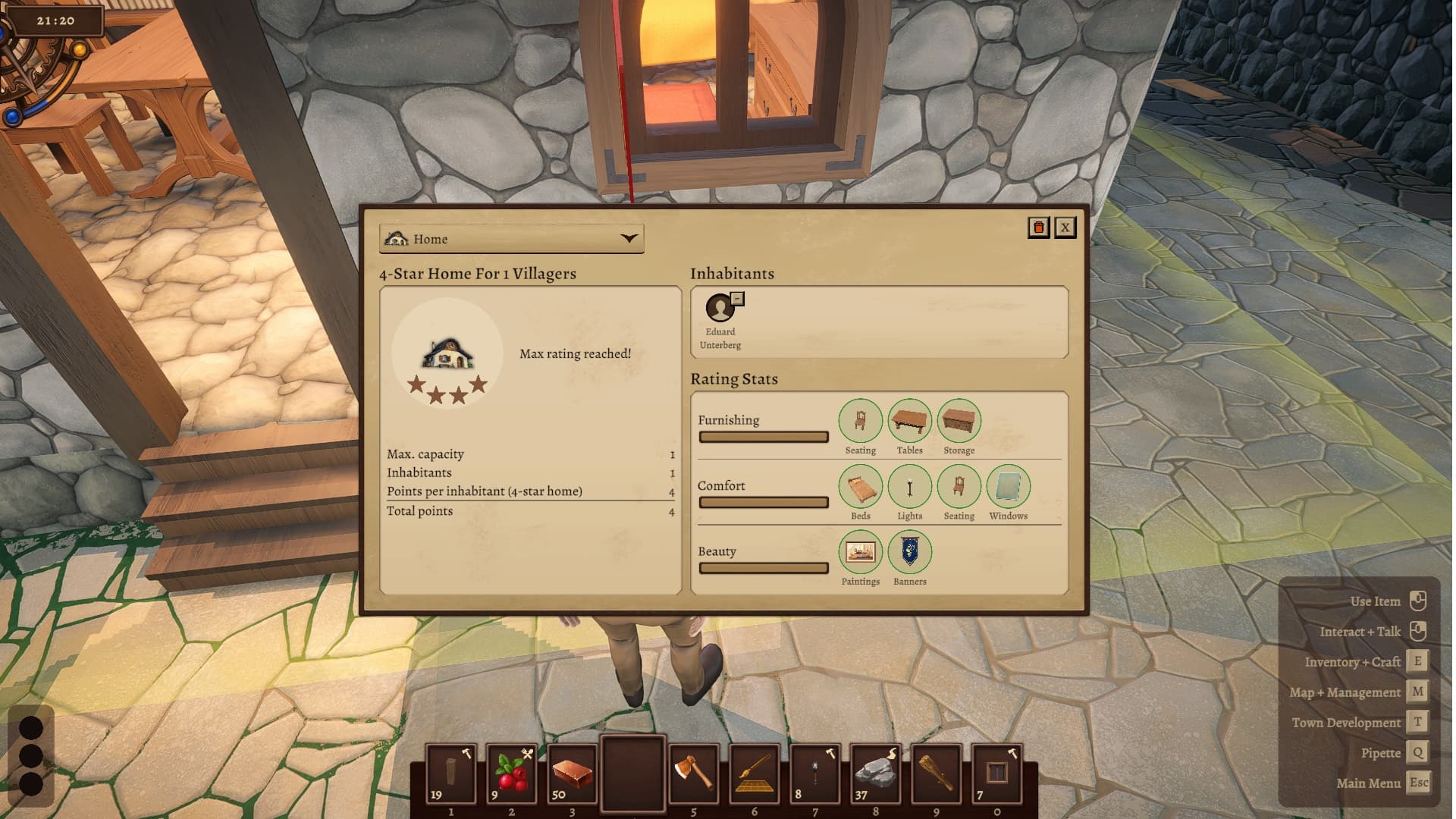Choose the Windows comfort icon
Screen dimensions: 1456x819
point(1008,487)
